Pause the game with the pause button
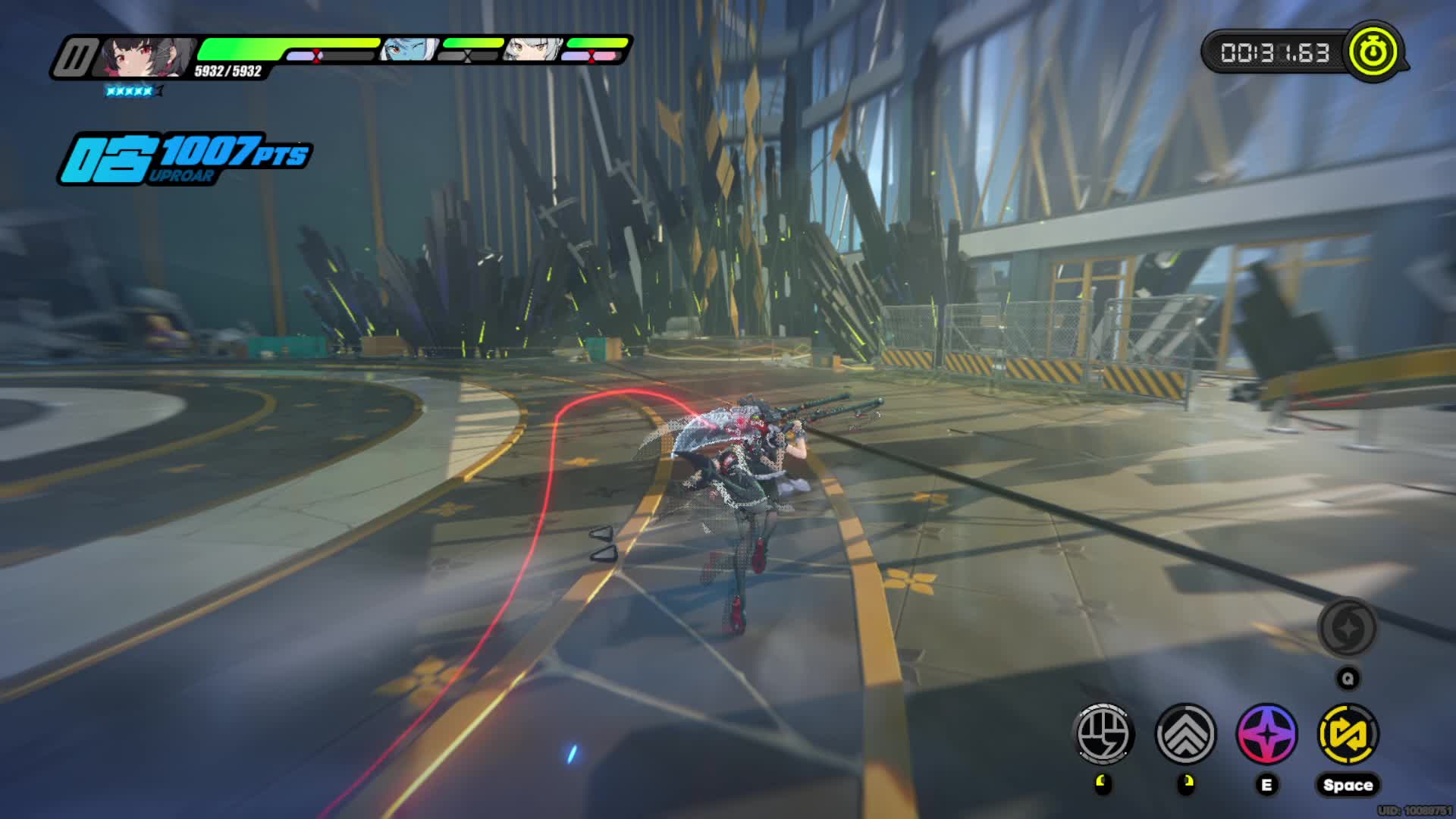Viewport: 1456px width, 819px height. tap(77, 57)
